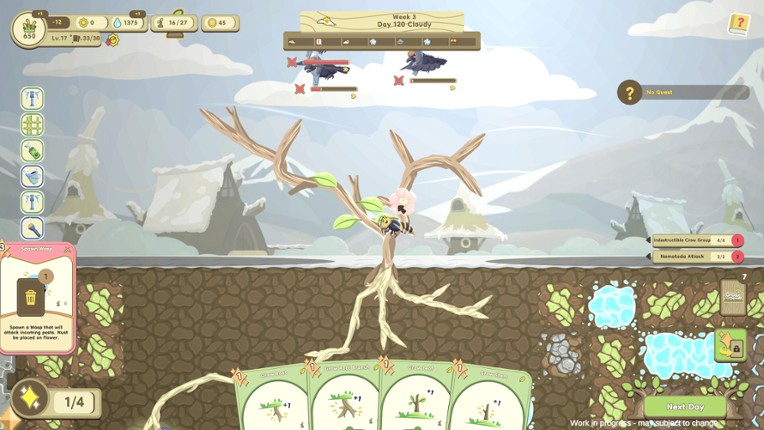Image resolution: width=764 pixels, height=430 pixels.
Task: Activate the sparkle star ability button
Action: pyautogui.click(x=30, y=400)
